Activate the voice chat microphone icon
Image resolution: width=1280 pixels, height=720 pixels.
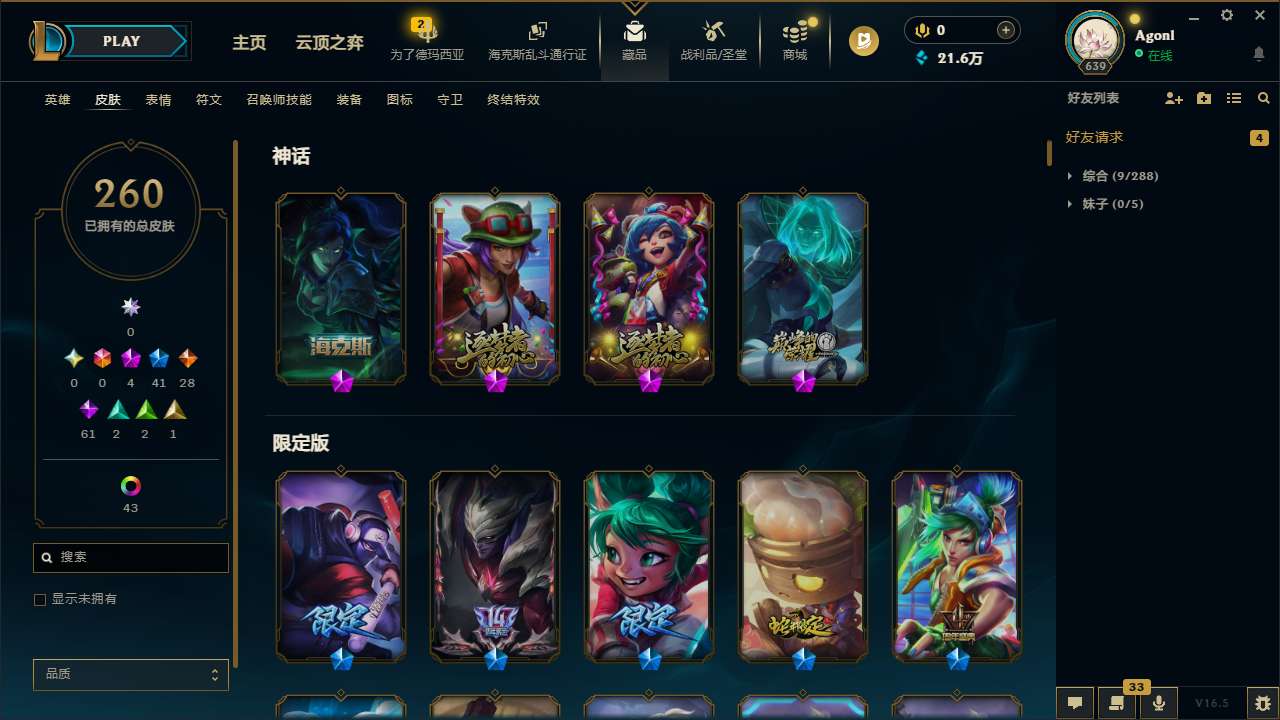tap(1158, 702)
